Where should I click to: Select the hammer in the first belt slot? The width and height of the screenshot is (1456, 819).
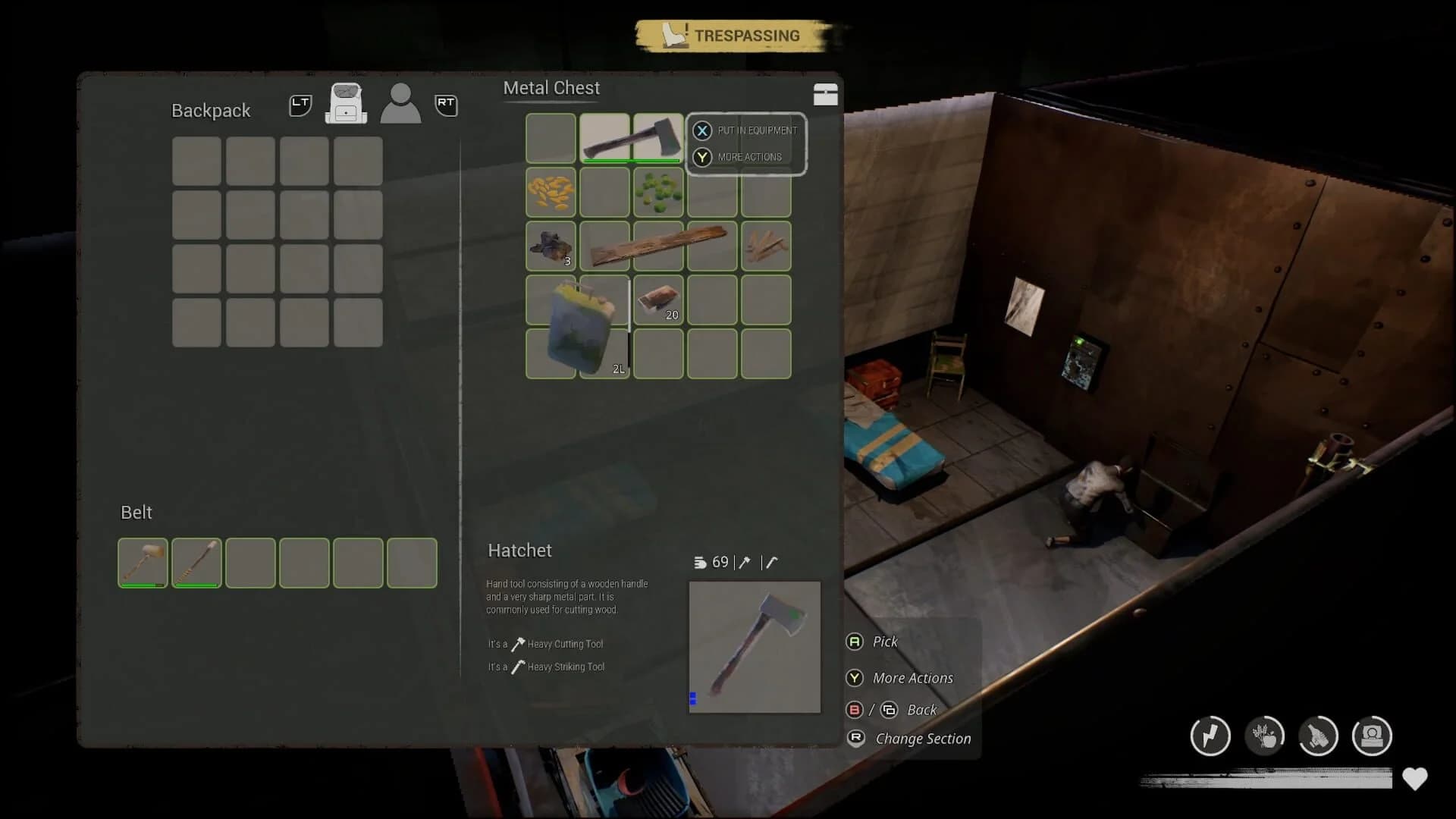coord(143,563)
